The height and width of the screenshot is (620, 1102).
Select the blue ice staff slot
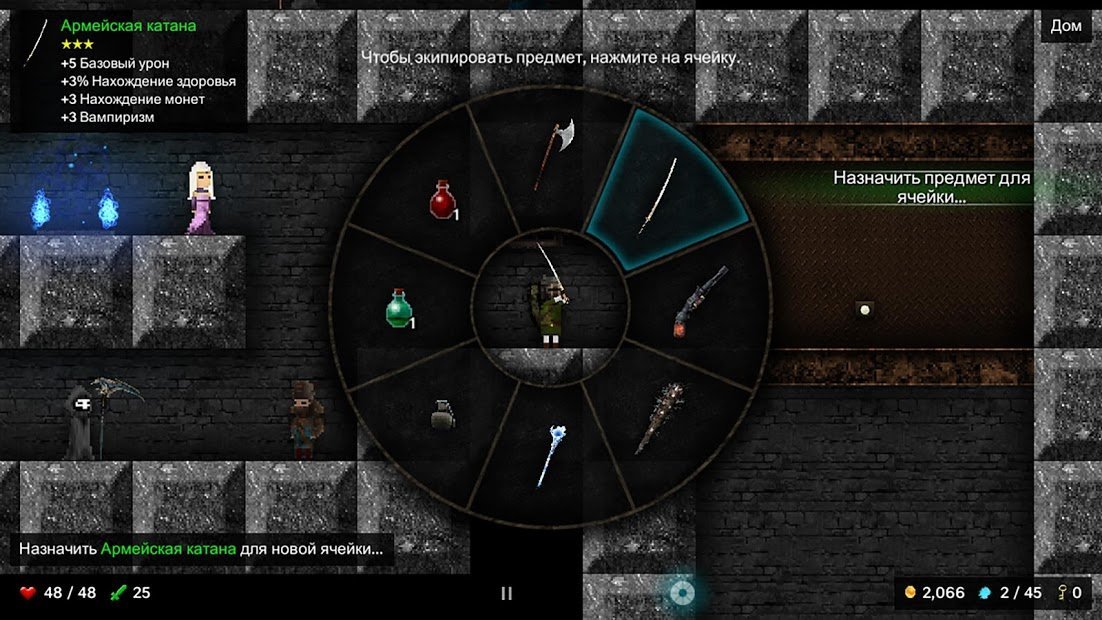point(551,455)
